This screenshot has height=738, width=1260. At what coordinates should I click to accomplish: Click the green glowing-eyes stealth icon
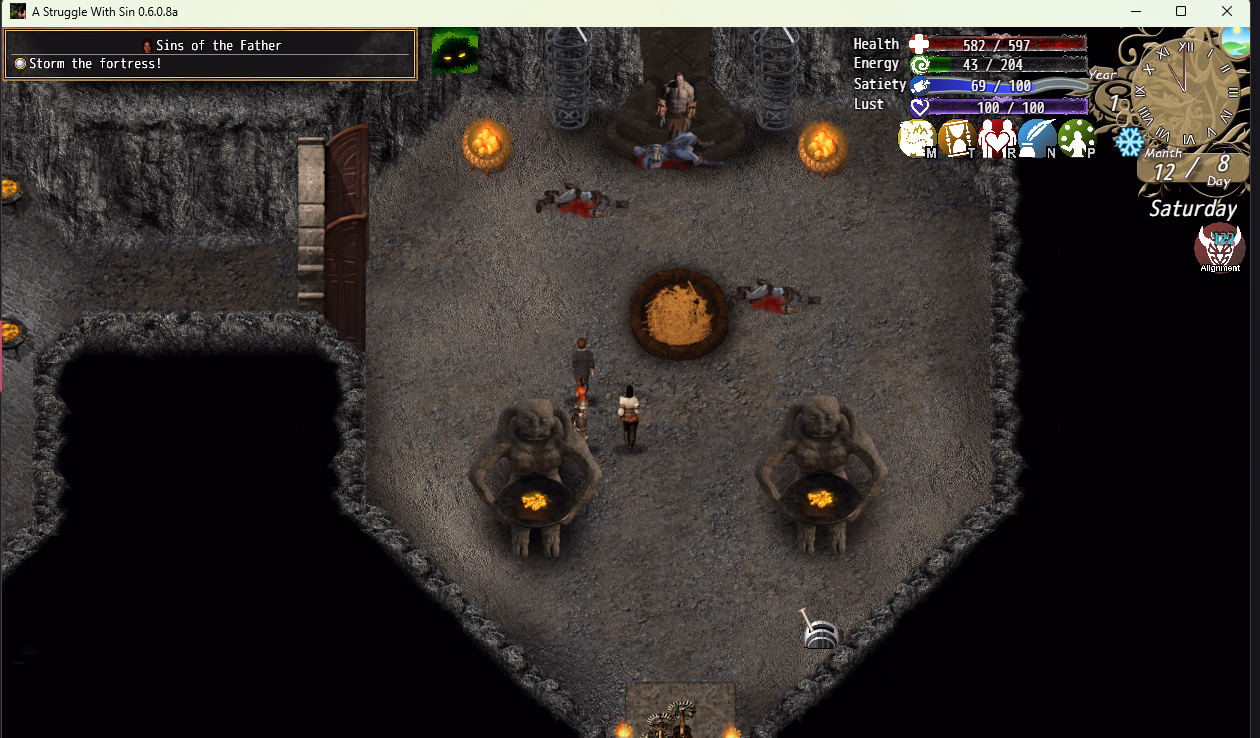point(454,52)
